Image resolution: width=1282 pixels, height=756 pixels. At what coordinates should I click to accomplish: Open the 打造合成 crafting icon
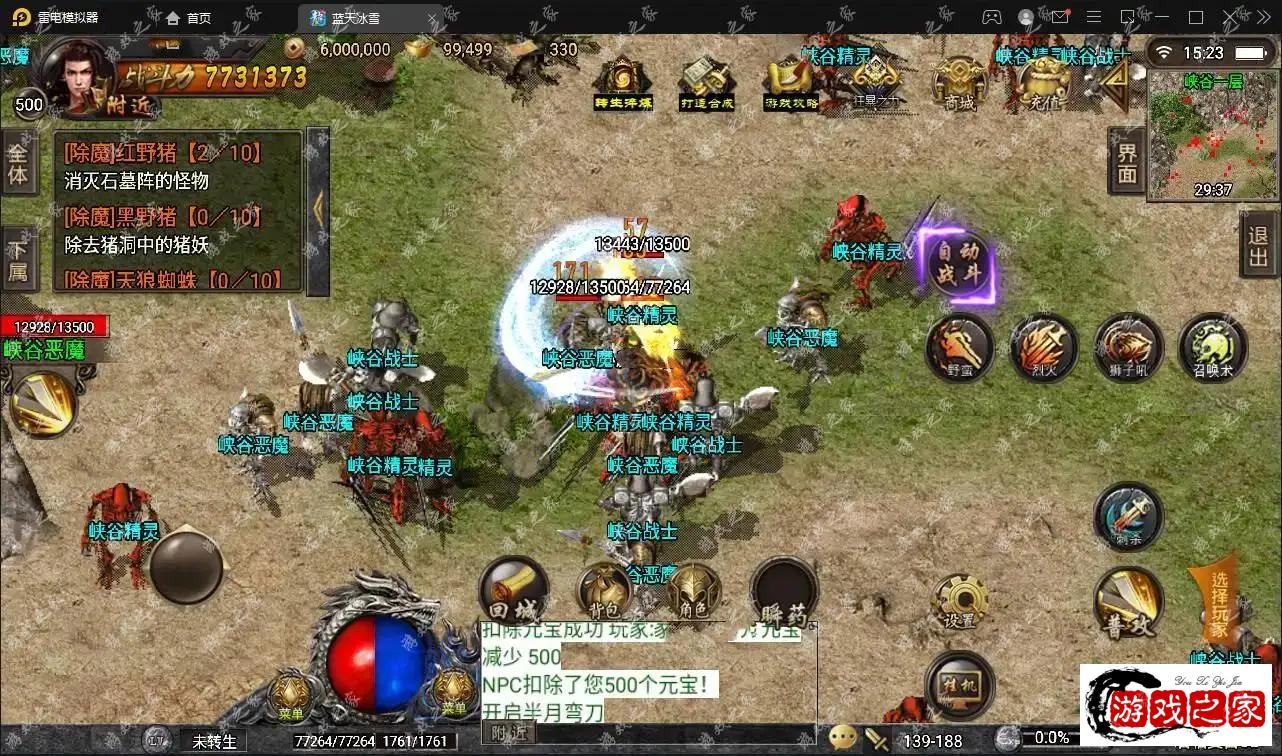[707, 80]
